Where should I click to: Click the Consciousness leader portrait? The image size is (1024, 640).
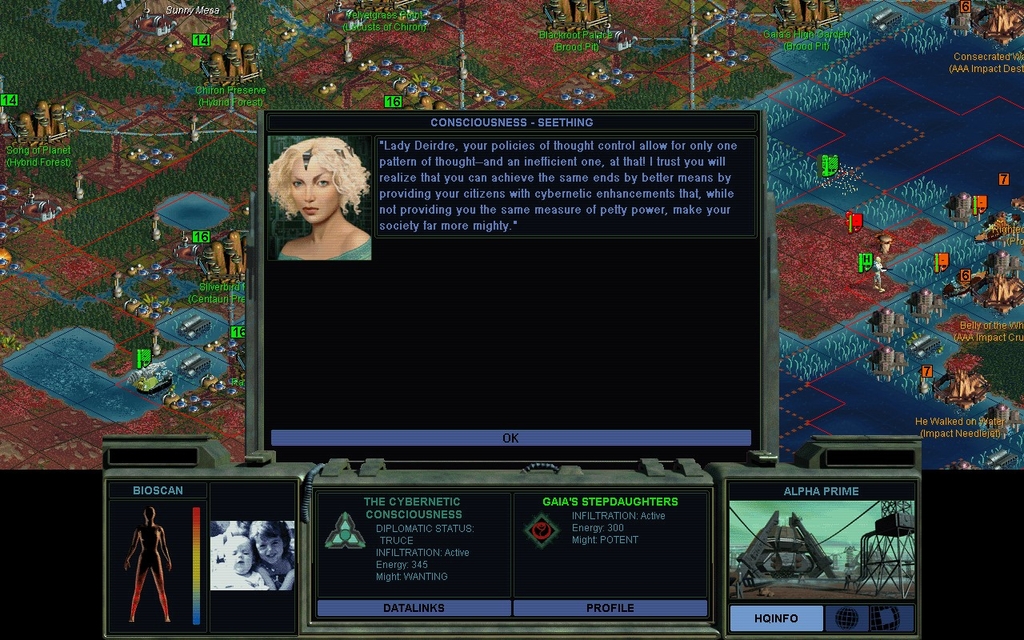[x=320, y=198]
